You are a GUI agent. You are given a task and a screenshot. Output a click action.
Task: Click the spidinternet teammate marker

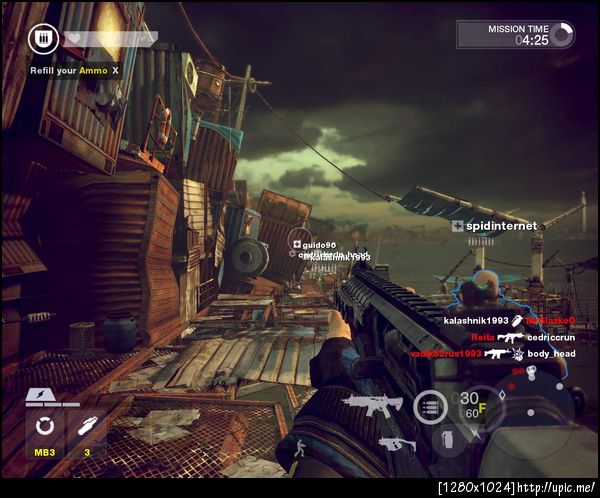494,226
